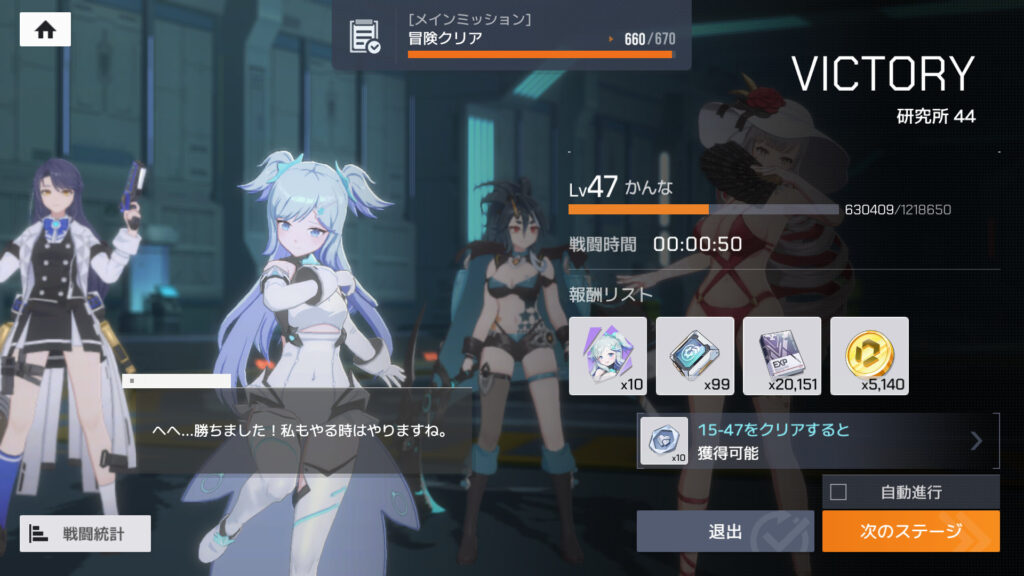
Task: Select the gold coin reward x5,140
Action: pyautogui.click(x=869, y=356)
